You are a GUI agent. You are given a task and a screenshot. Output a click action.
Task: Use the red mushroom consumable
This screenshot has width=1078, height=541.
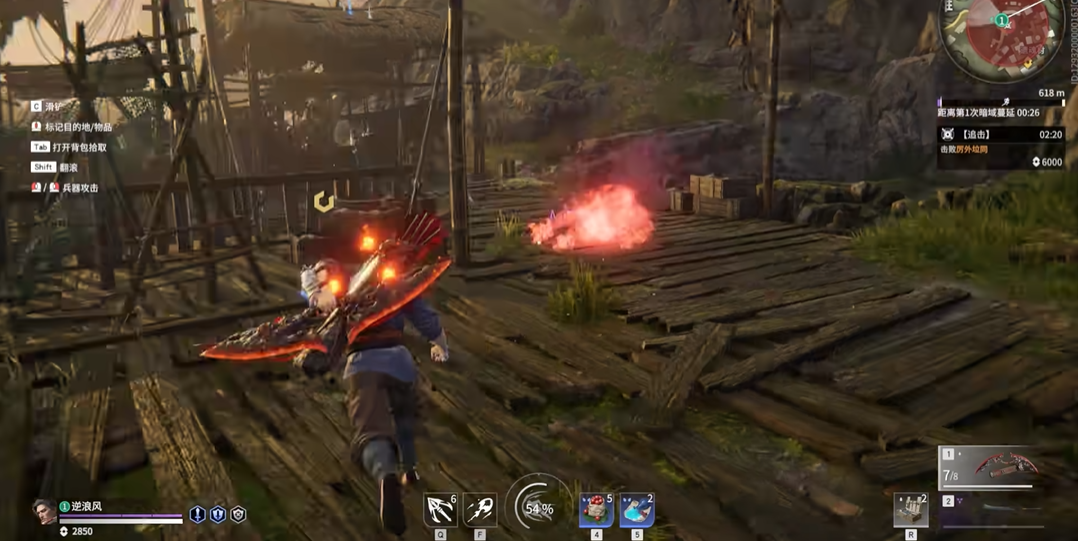pyautogui.click(x=596, y=510)
